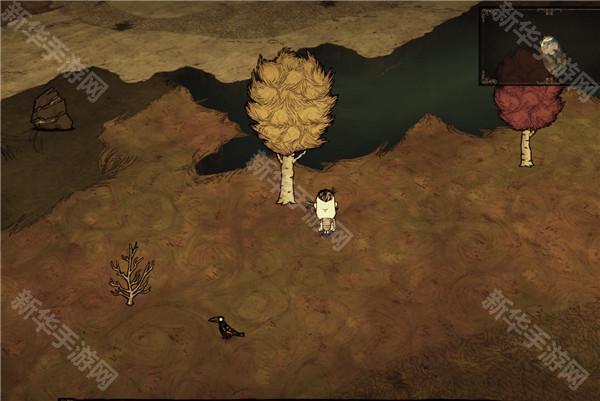
Task: Open the framed minimap panel
Action: [538, 45]
